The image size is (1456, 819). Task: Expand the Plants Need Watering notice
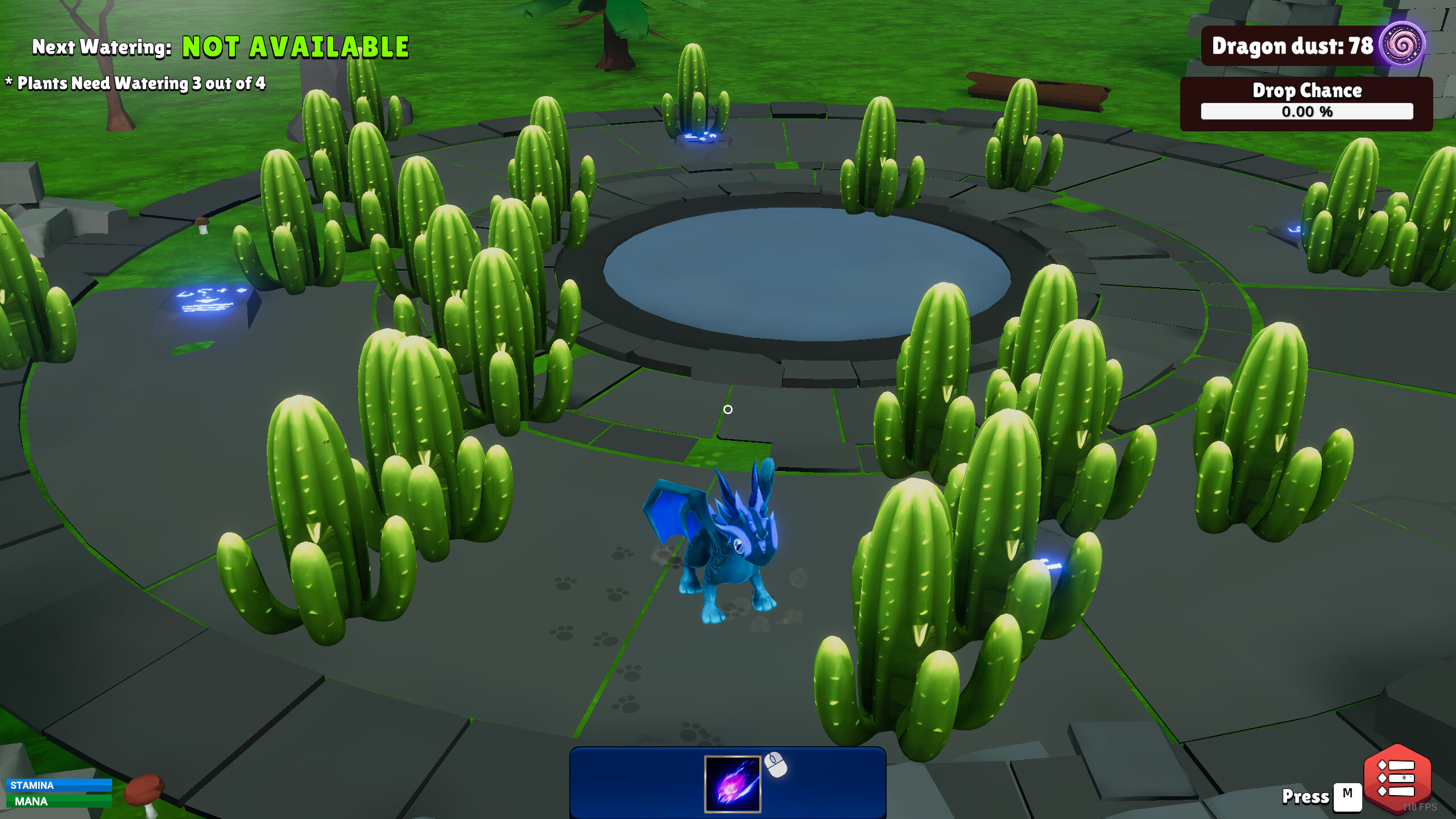(x=136, y=83)
